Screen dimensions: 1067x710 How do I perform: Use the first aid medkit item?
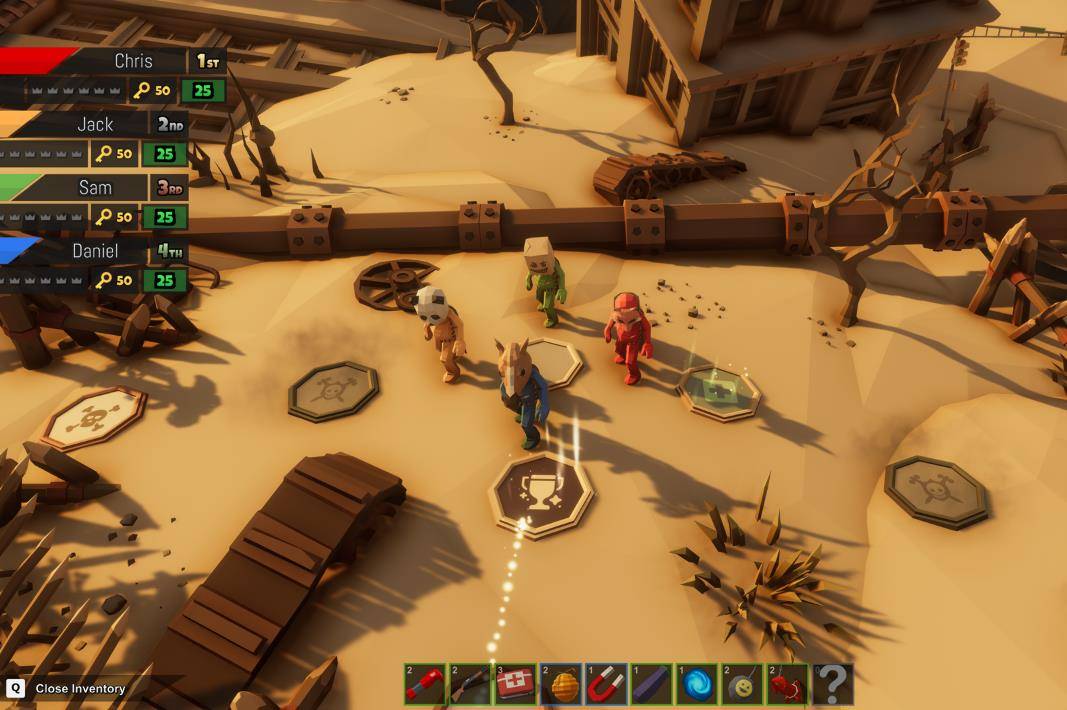coord(515,684)
